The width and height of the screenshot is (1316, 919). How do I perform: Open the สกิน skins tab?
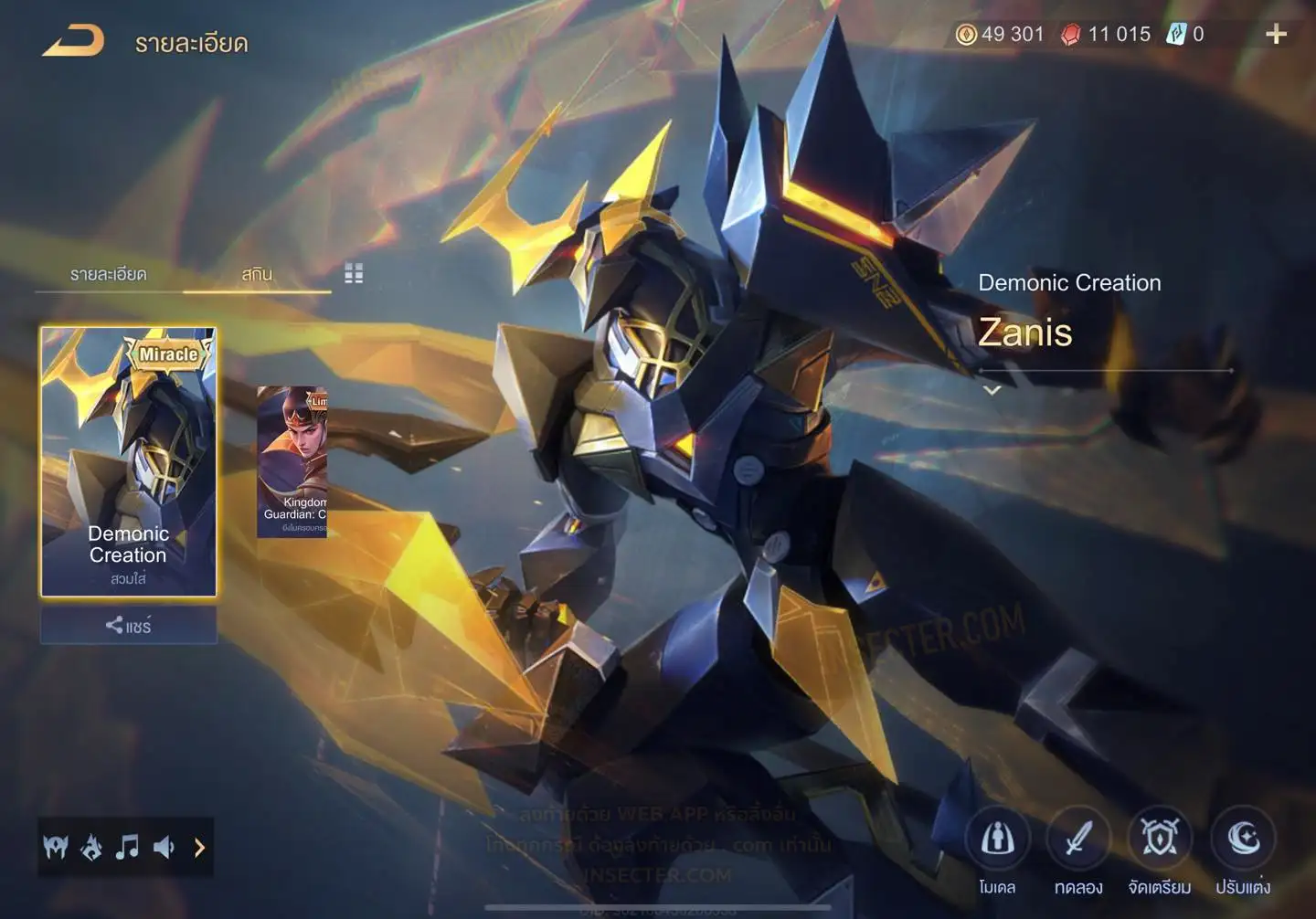coord(257,274)
